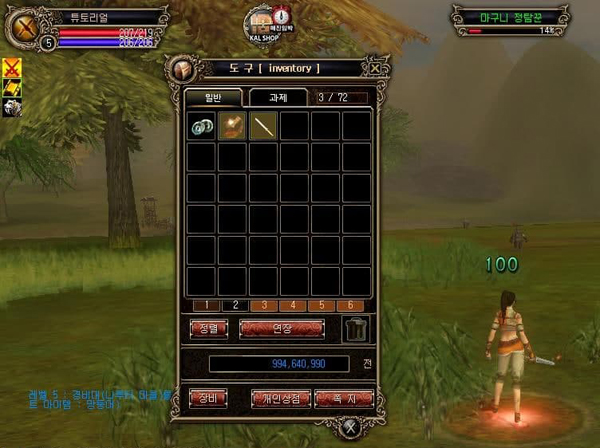This screenshot has width=600, height=448.
Task: Open the 과제 inventory tab
Action: 274,98
